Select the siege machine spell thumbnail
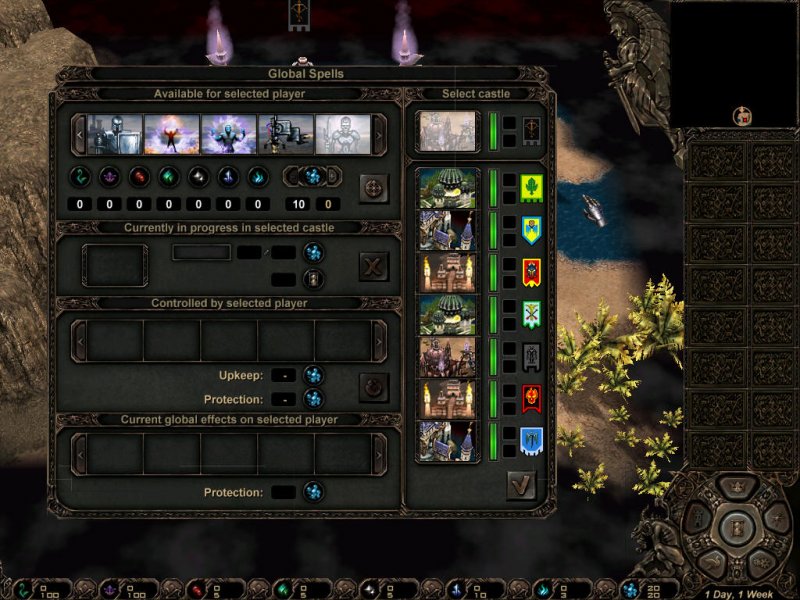800x600 pixels. pyautogui.click(x=286, y=135)
